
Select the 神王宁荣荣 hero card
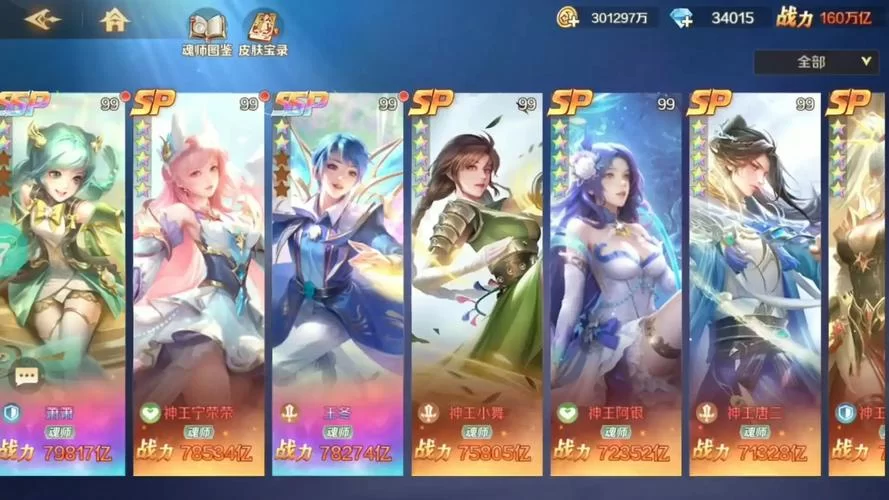198,280
